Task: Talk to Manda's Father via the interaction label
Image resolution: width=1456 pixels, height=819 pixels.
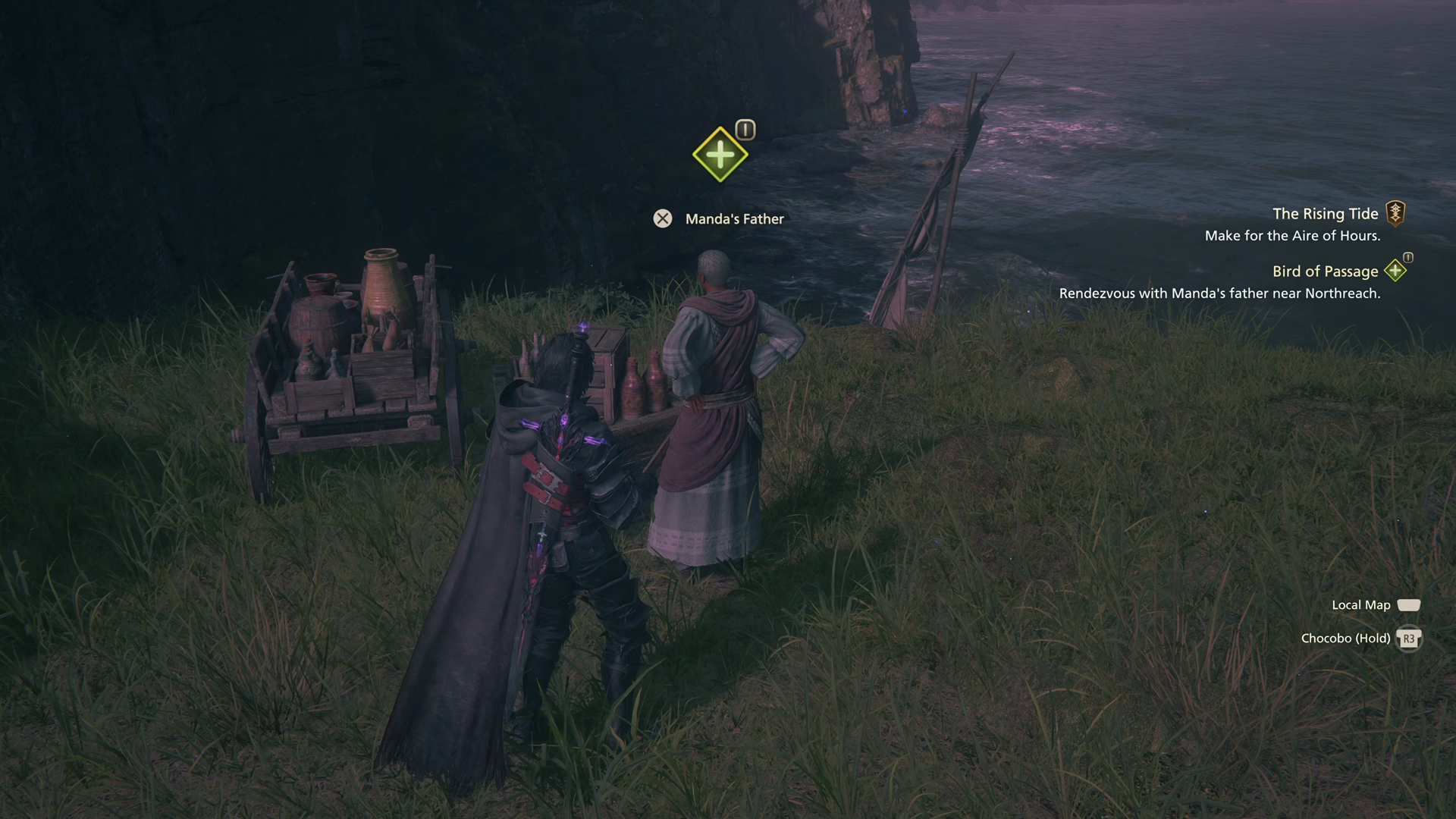Action: click(x=733, y=219)
